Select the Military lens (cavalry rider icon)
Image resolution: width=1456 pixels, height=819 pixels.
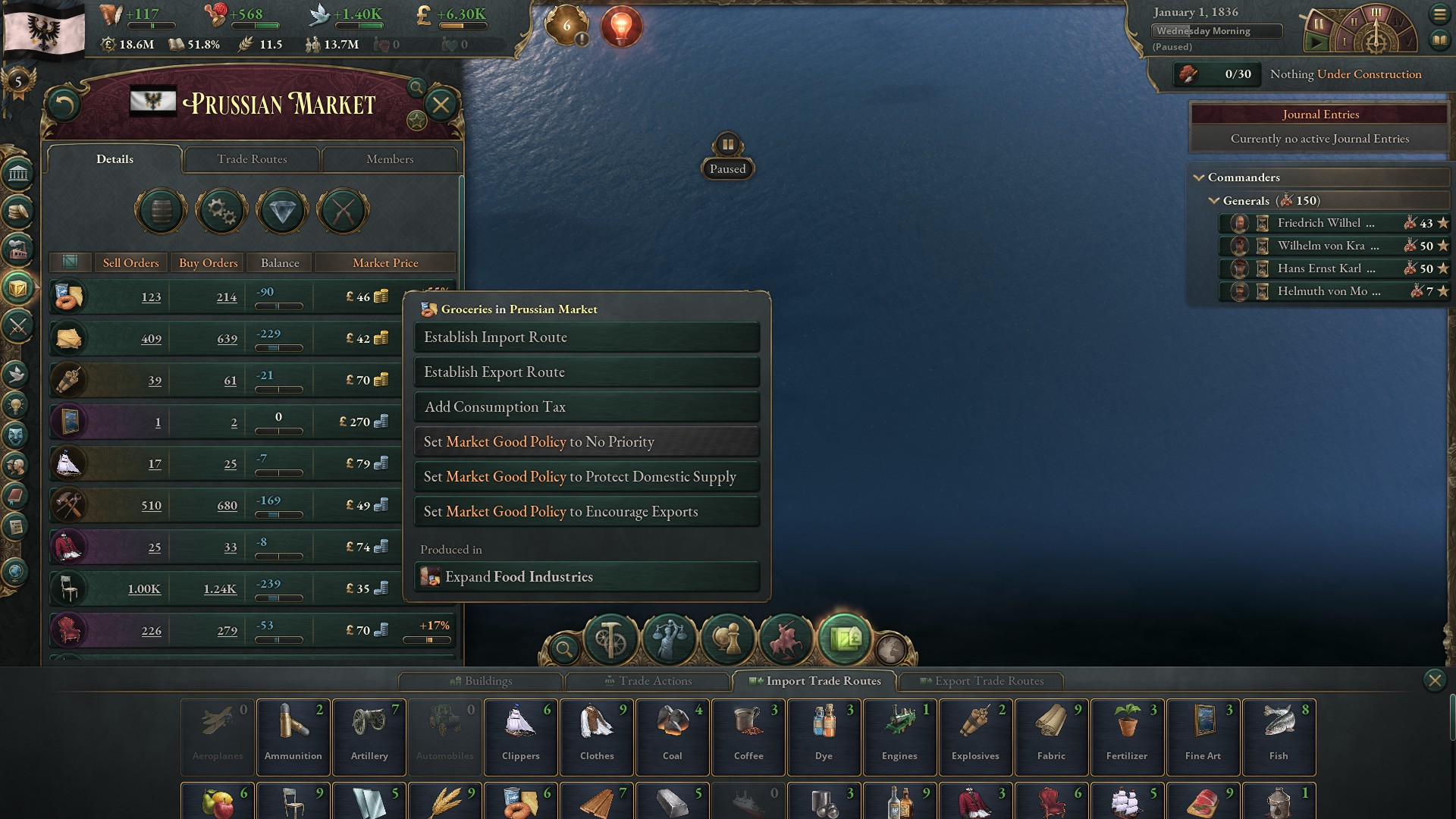(x=786, y=641)
